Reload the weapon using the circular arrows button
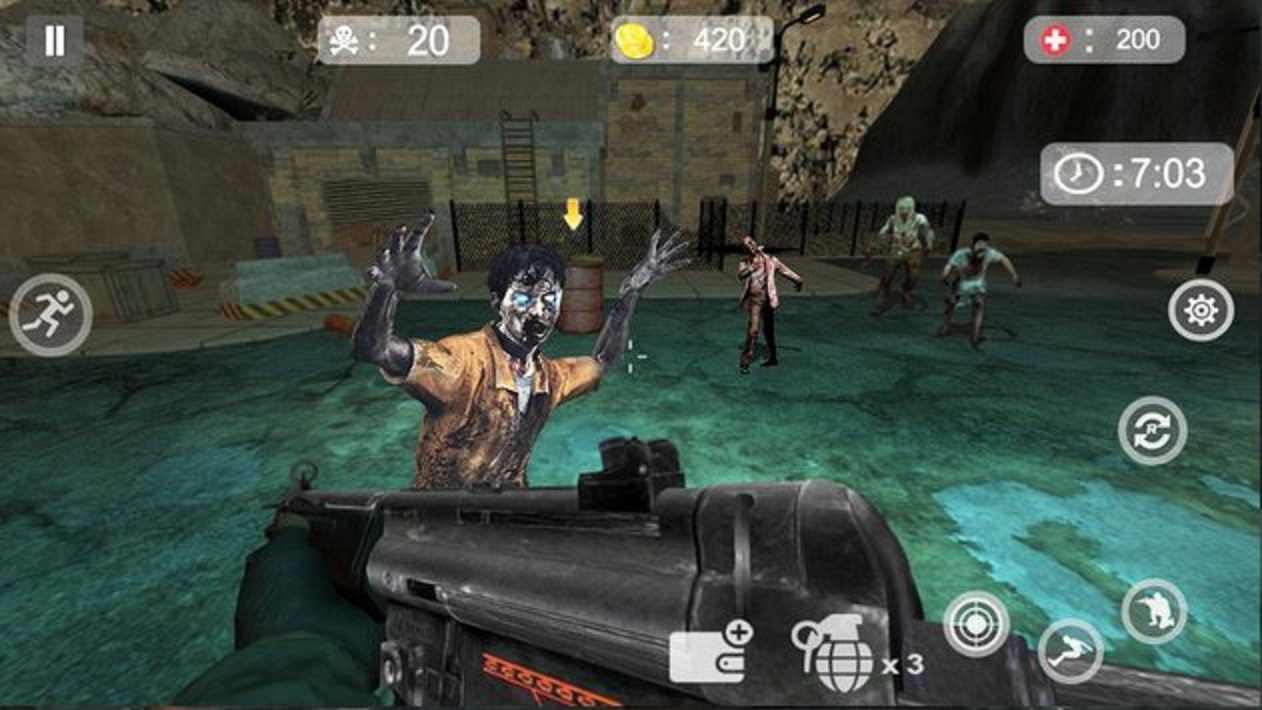This screenshot has height=710, width=1262. click(1152, 431)
